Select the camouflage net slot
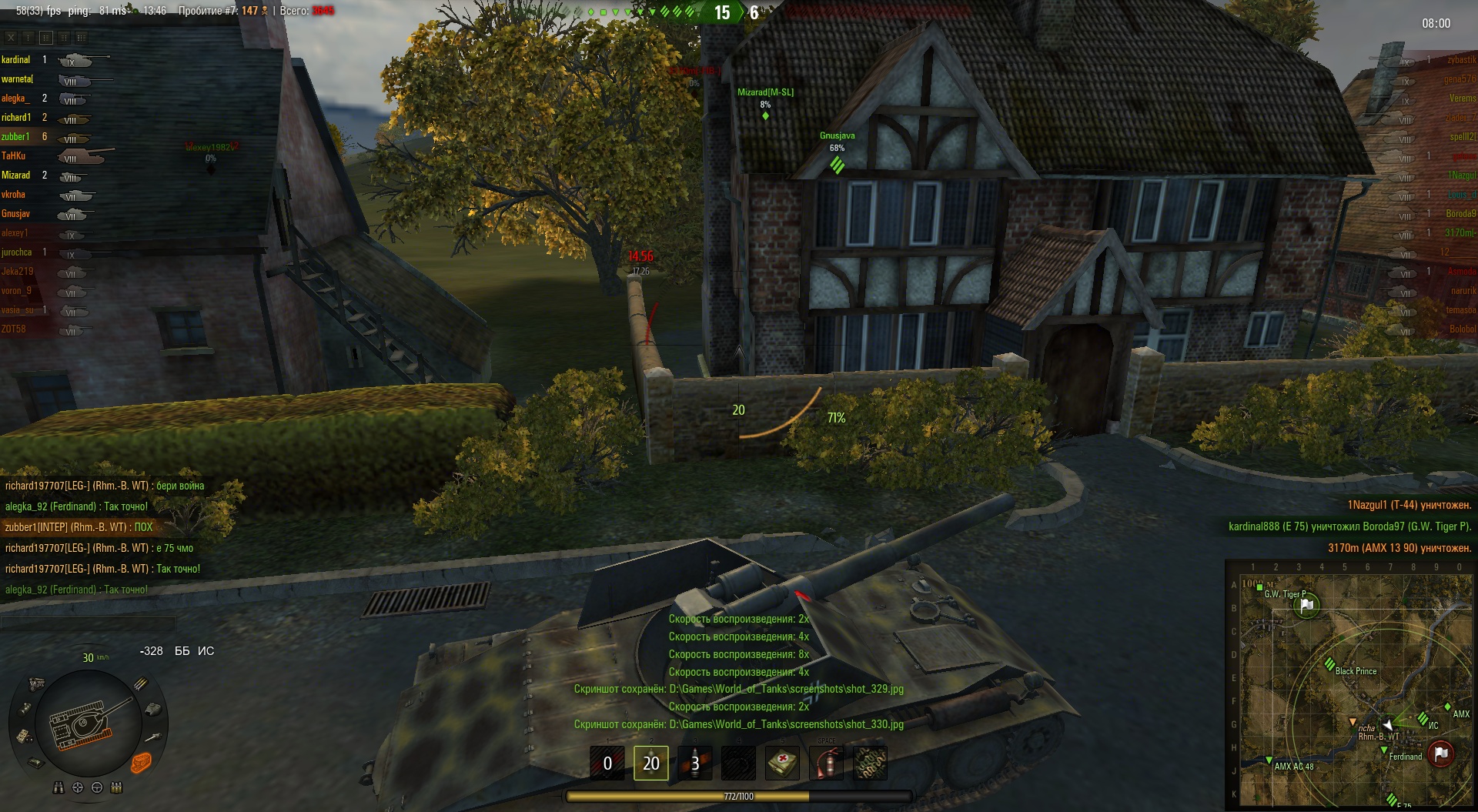The height and width of the screenshot is (812, 1478). point(870,763)
